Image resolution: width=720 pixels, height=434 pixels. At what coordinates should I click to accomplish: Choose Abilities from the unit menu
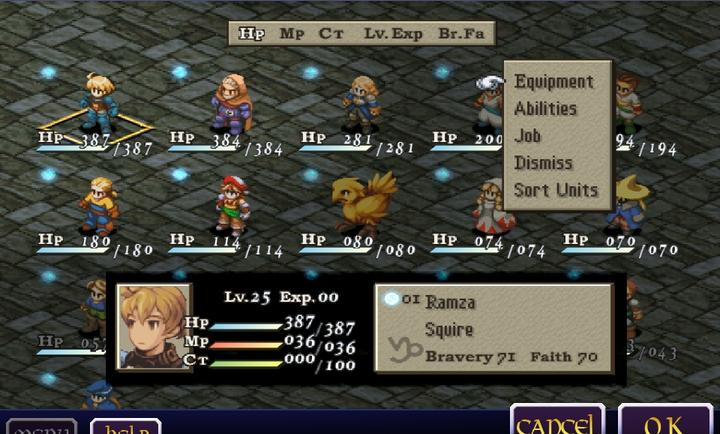[x=545, y=109]
